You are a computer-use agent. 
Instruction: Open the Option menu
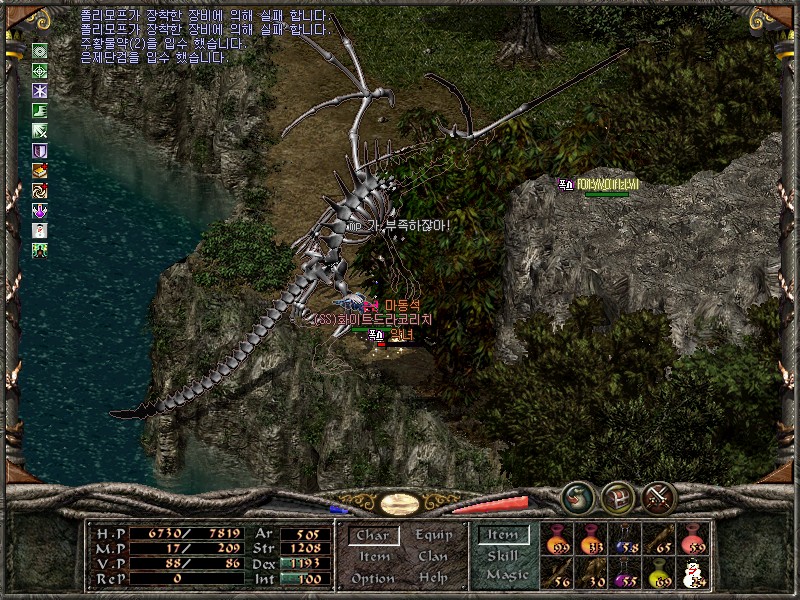[372, 578]
